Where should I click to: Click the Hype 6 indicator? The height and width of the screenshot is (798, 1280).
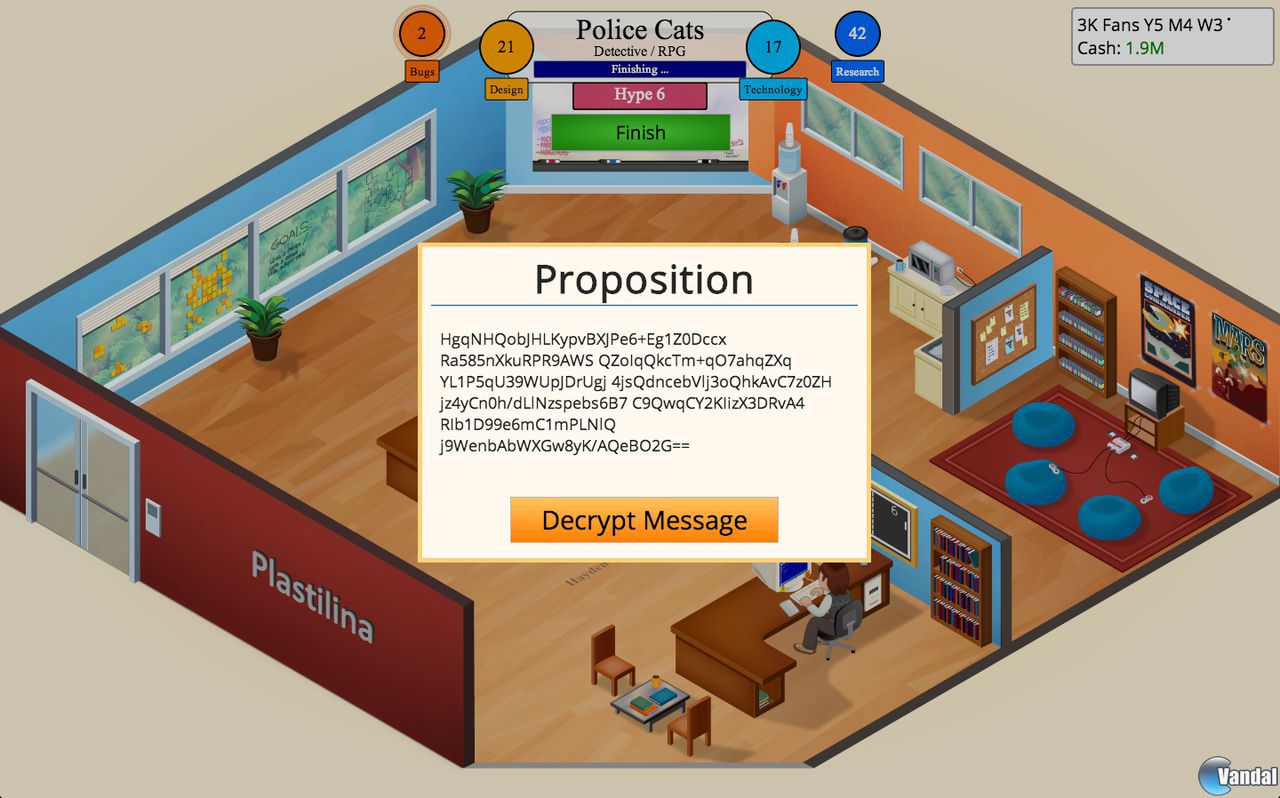point(639,95)
